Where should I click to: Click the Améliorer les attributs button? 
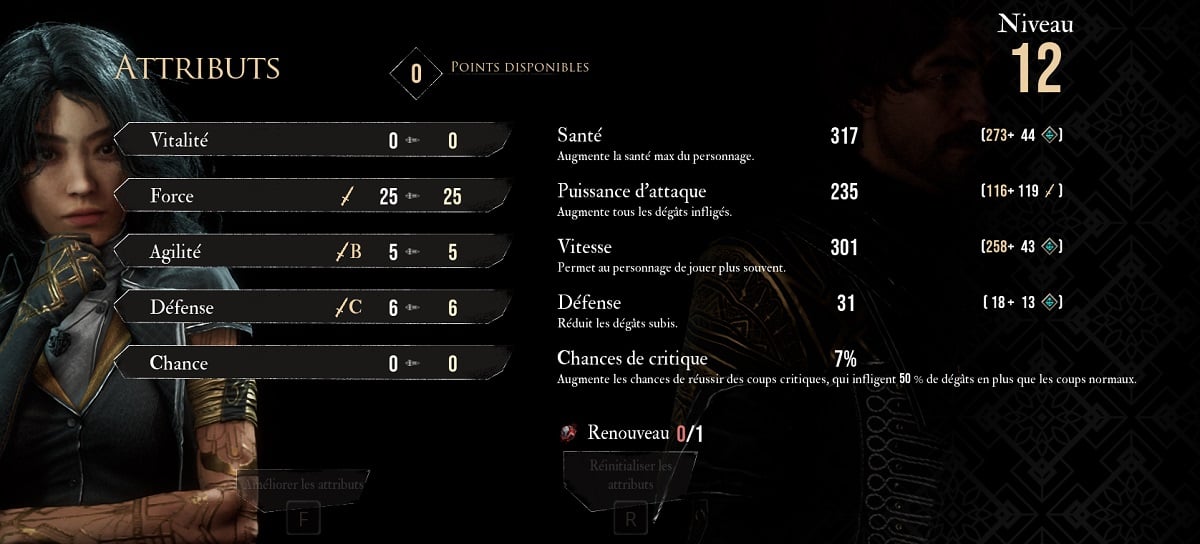coord(305,485)
